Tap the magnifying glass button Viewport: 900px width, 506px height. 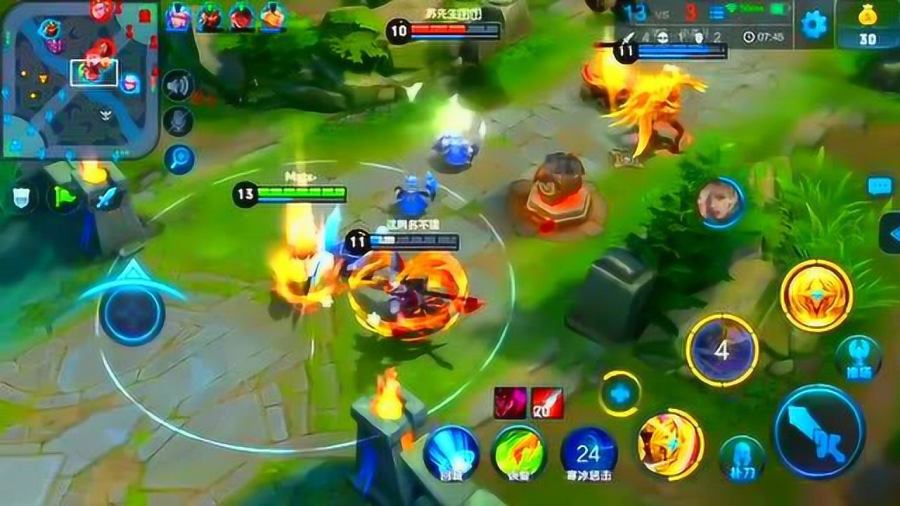(x=179, y=158)
